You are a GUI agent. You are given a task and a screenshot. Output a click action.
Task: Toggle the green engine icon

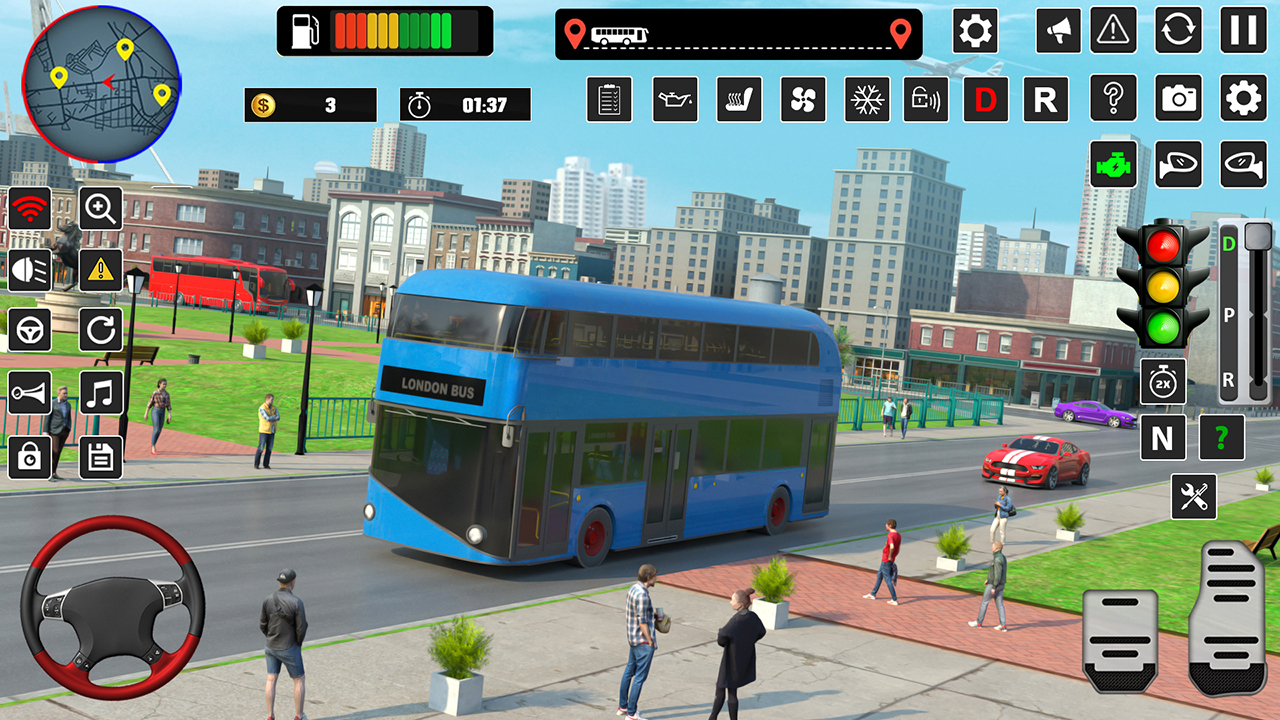click(x=1113, y=164)
